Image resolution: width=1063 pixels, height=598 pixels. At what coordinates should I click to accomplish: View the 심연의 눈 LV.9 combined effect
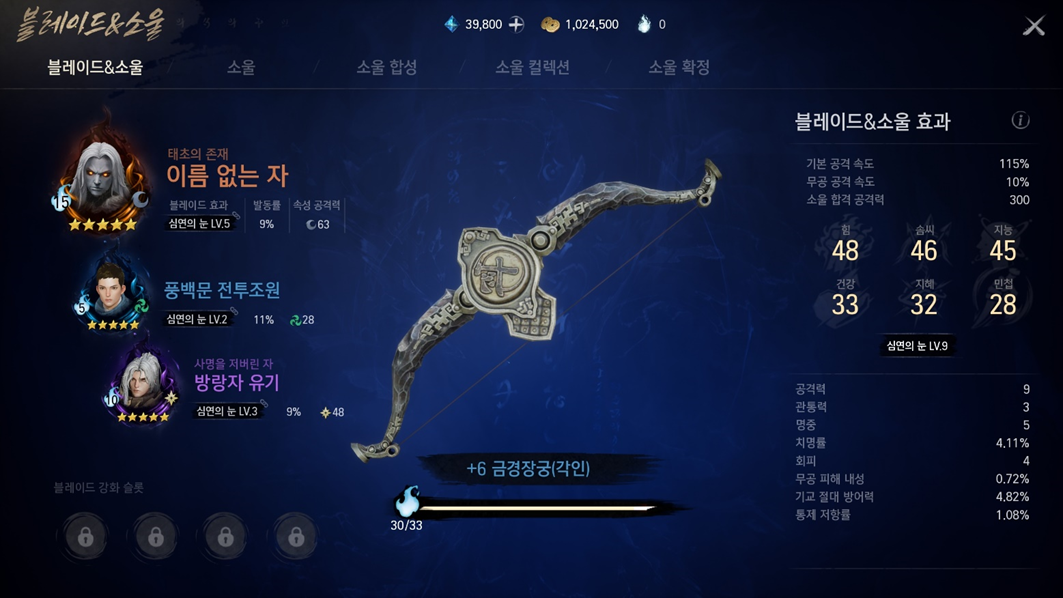tap(917, 346)
